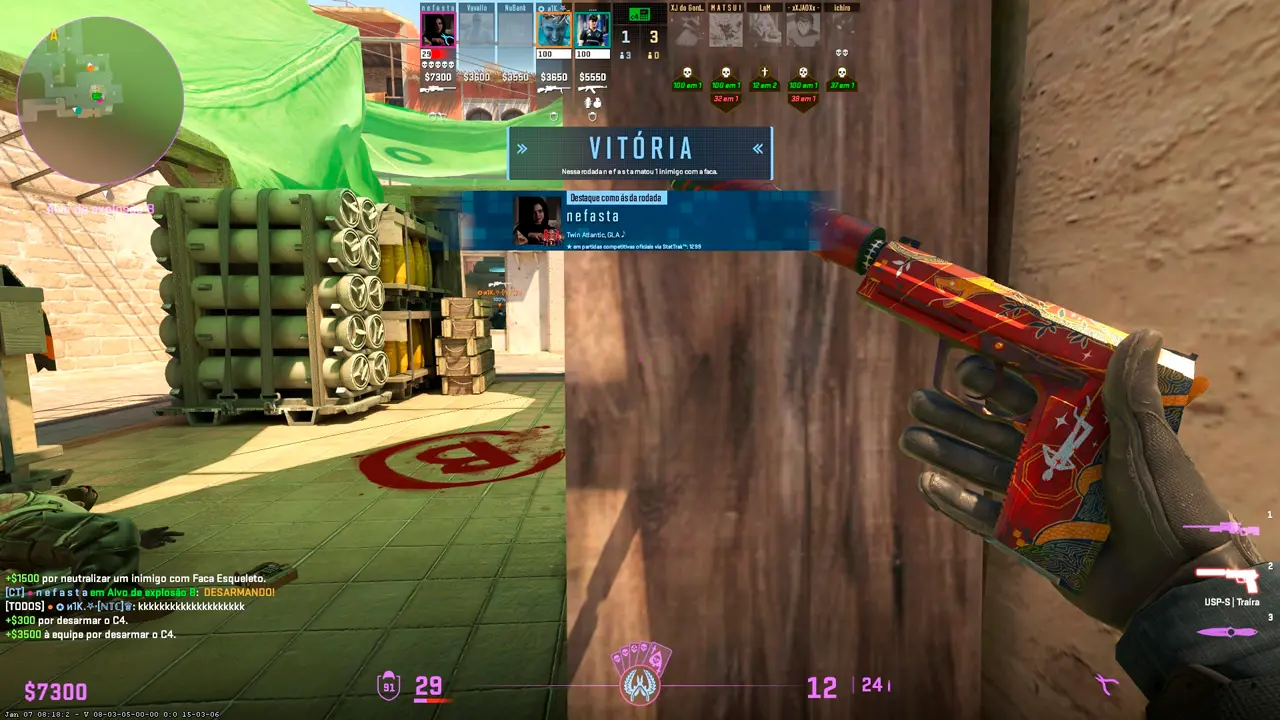Viewport: 1280px width, 720px height.
Task: Select enemy LnM's avatar
Action: [x=765, y=29]
